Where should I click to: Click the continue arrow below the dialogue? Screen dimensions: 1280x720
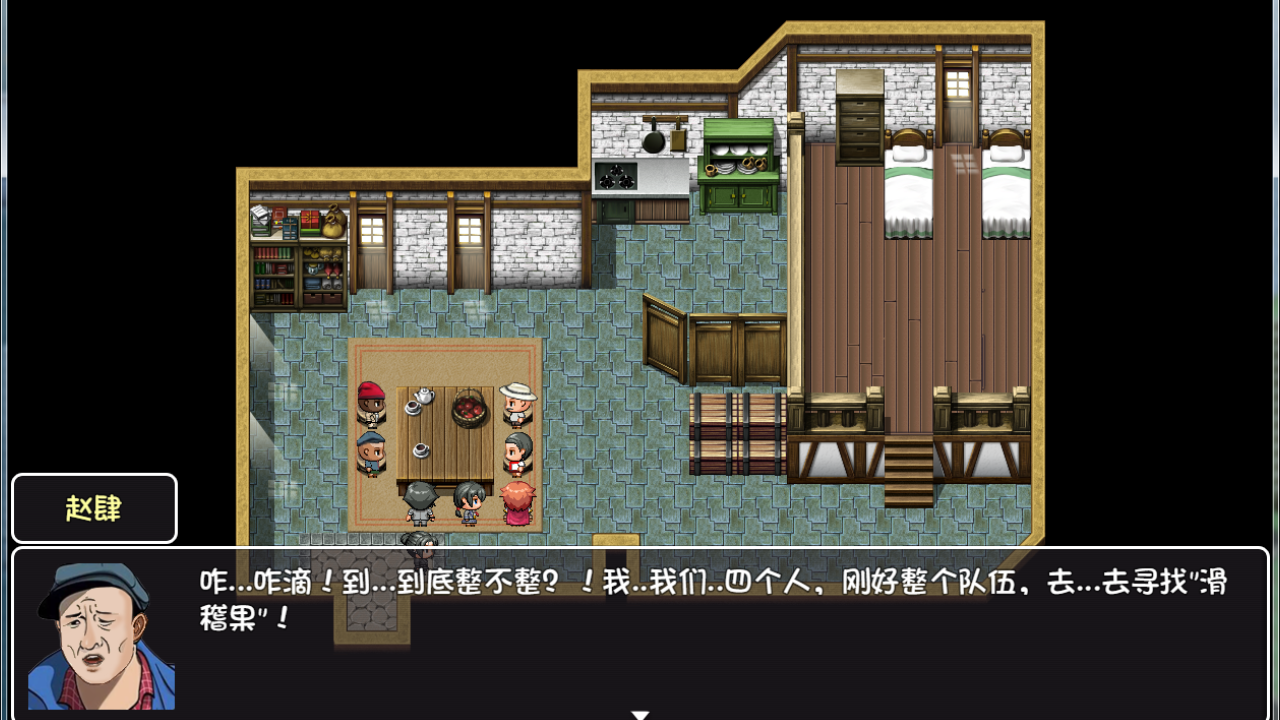639,713
